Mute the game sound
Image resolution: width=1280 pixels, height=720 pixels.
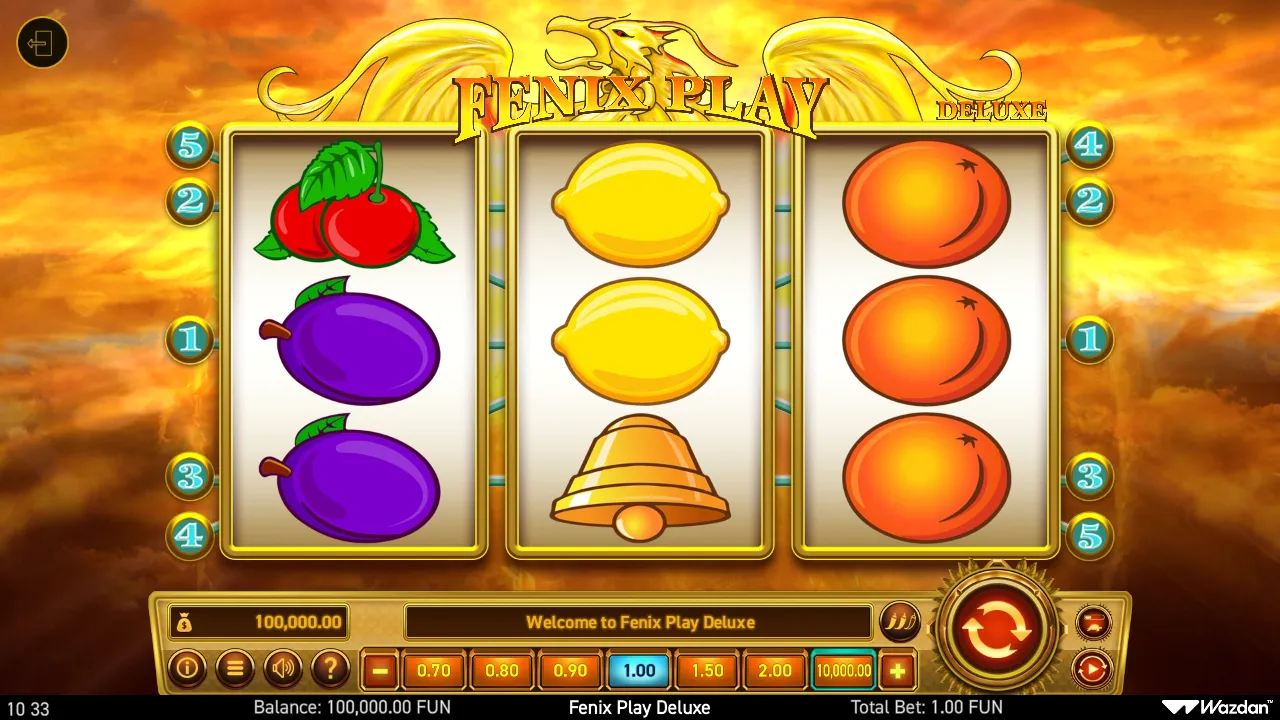pyautogui.click(x=283, y=670)
